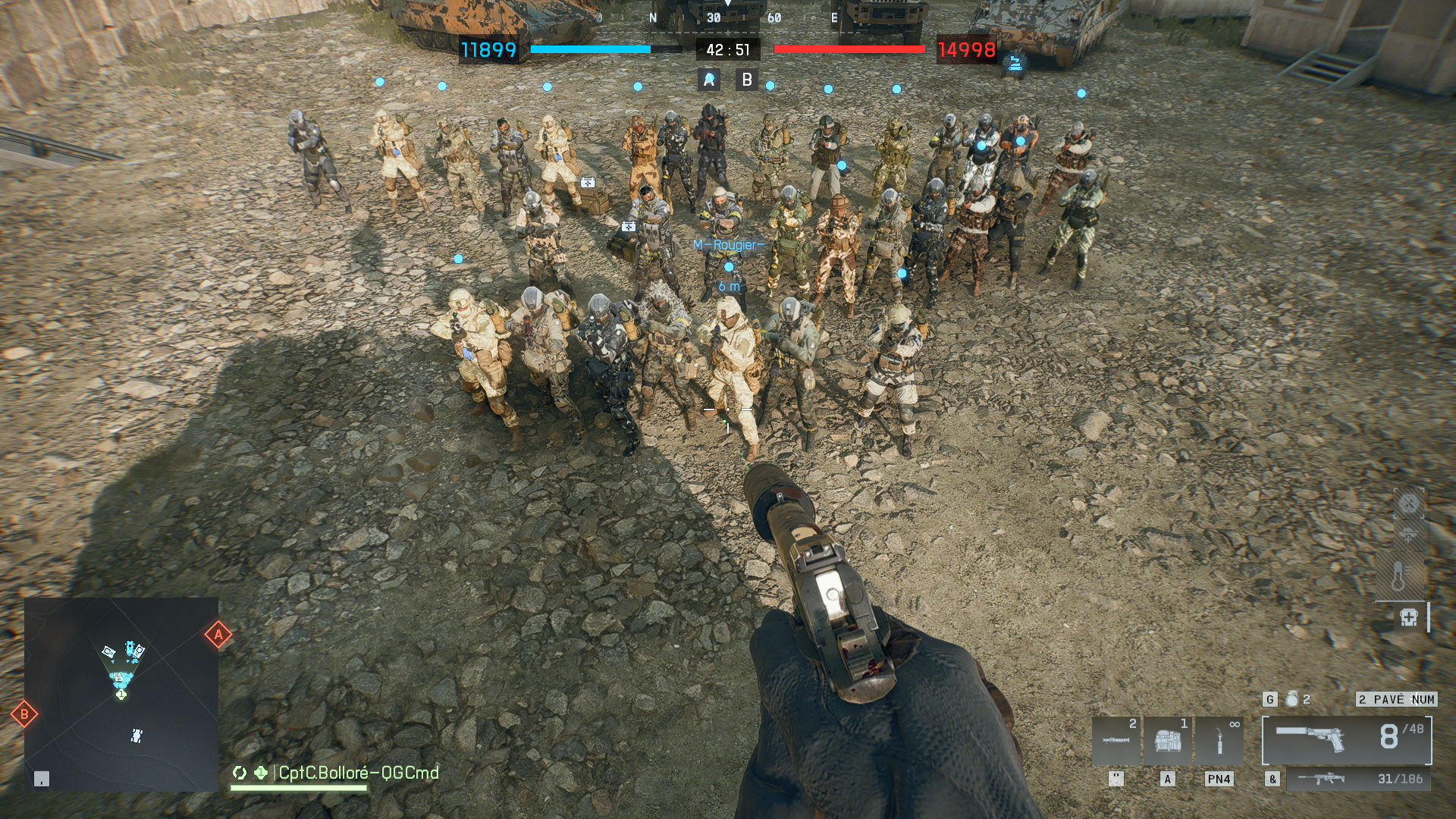
Task: Open the minimap
Action: click(x=121, y=694)
